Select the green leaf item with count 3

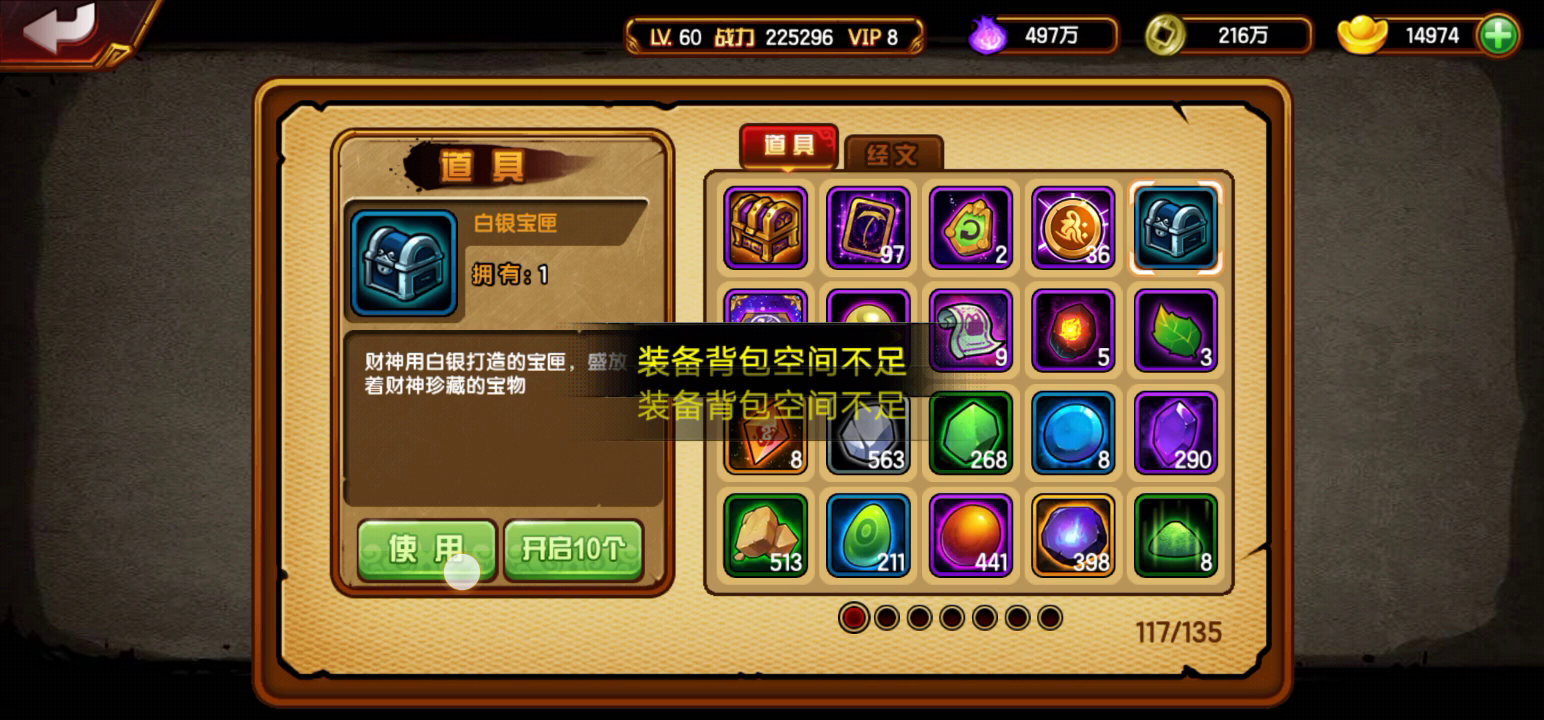(1175, 332)
